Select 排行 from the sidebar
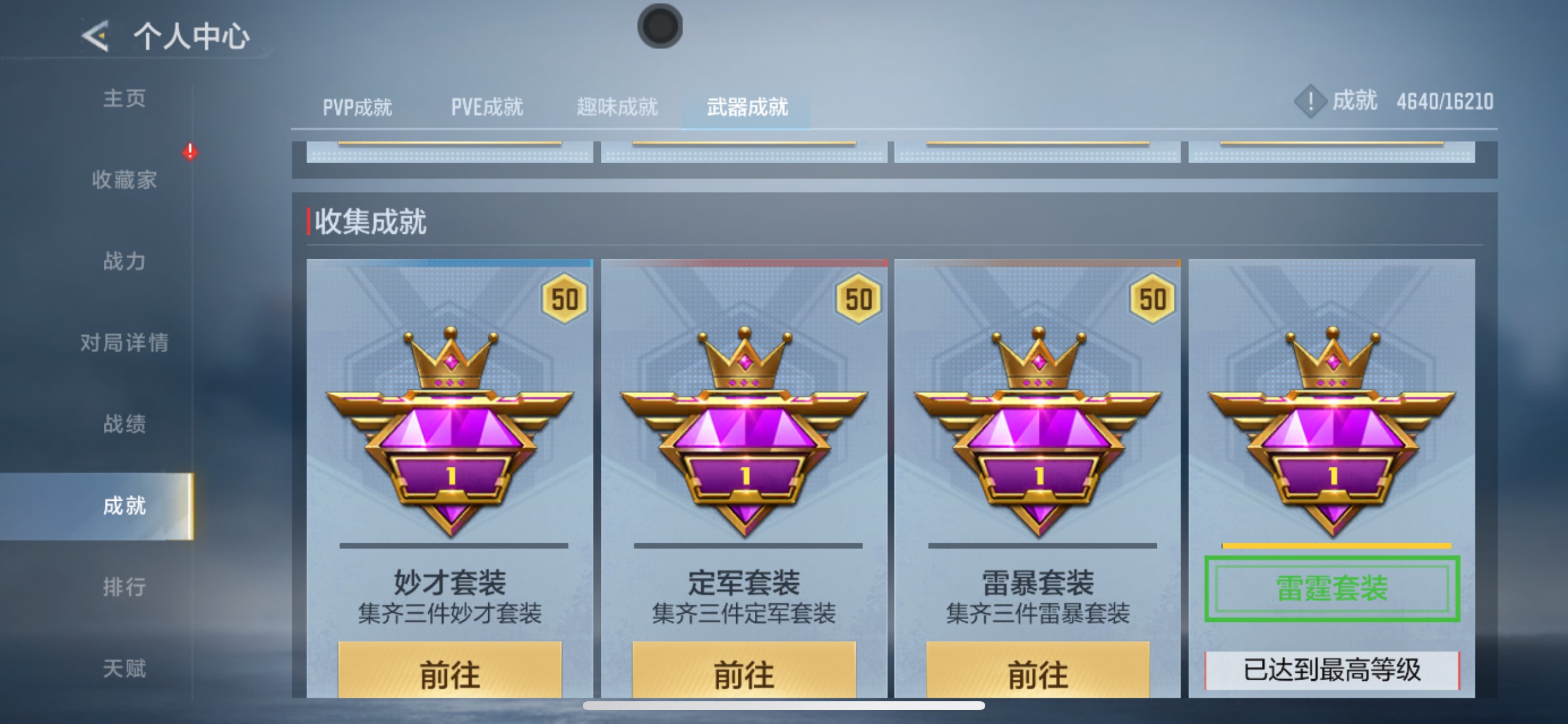 coord(125,587)
